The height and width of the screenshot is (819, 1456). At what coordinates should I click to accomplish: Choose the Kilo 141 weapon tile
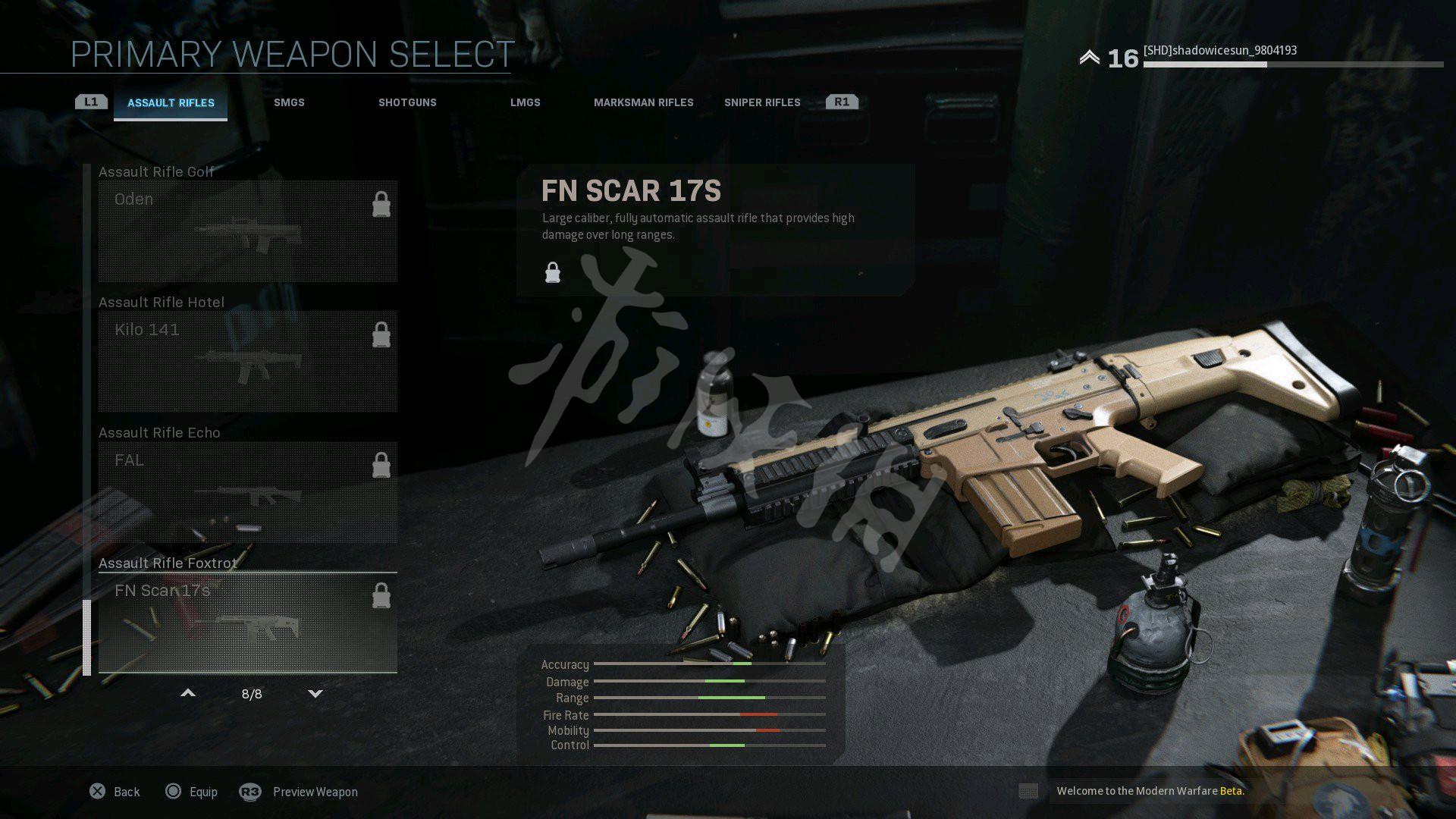coord(247,362)
